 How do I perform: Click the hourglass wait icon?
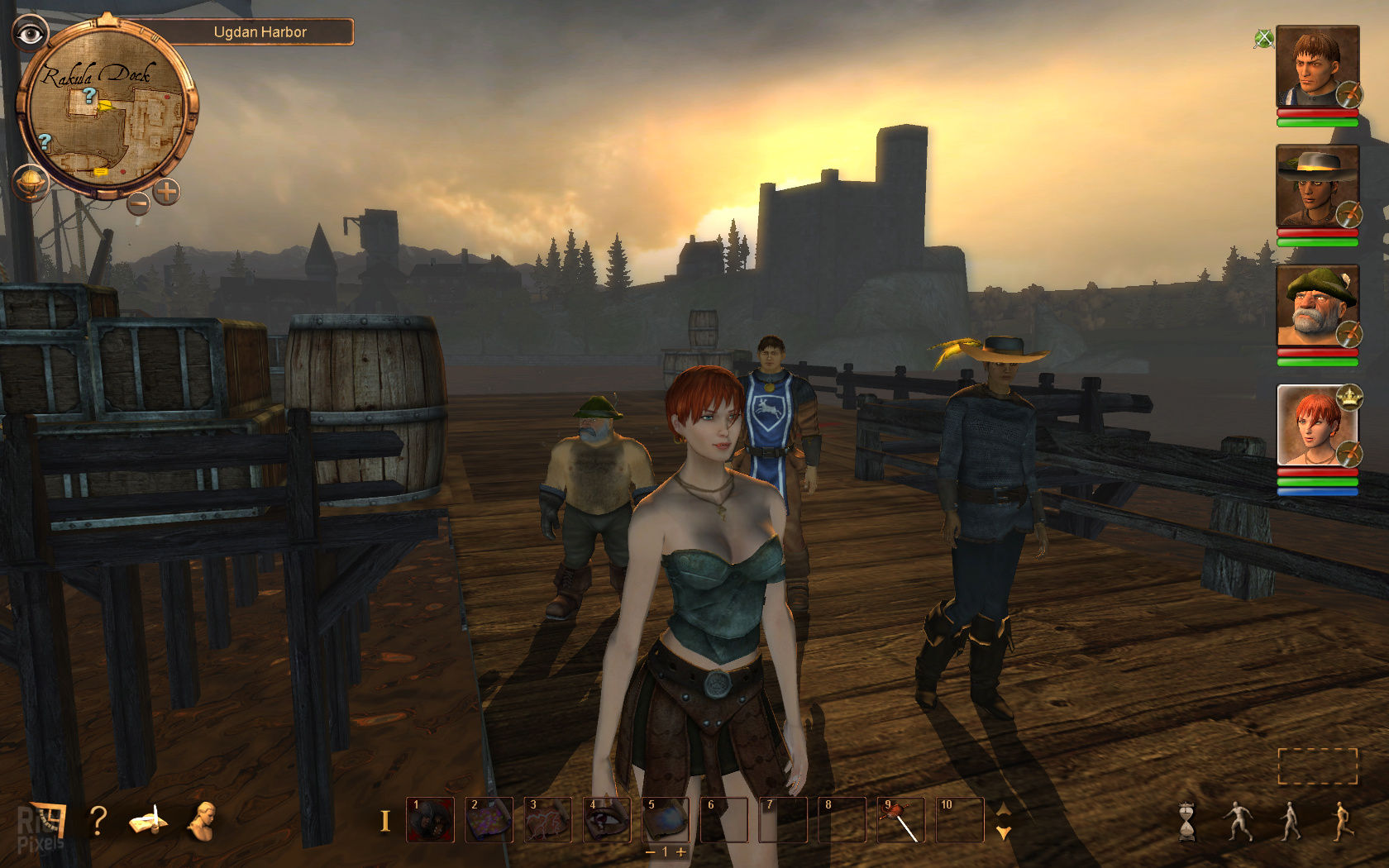1187,822
